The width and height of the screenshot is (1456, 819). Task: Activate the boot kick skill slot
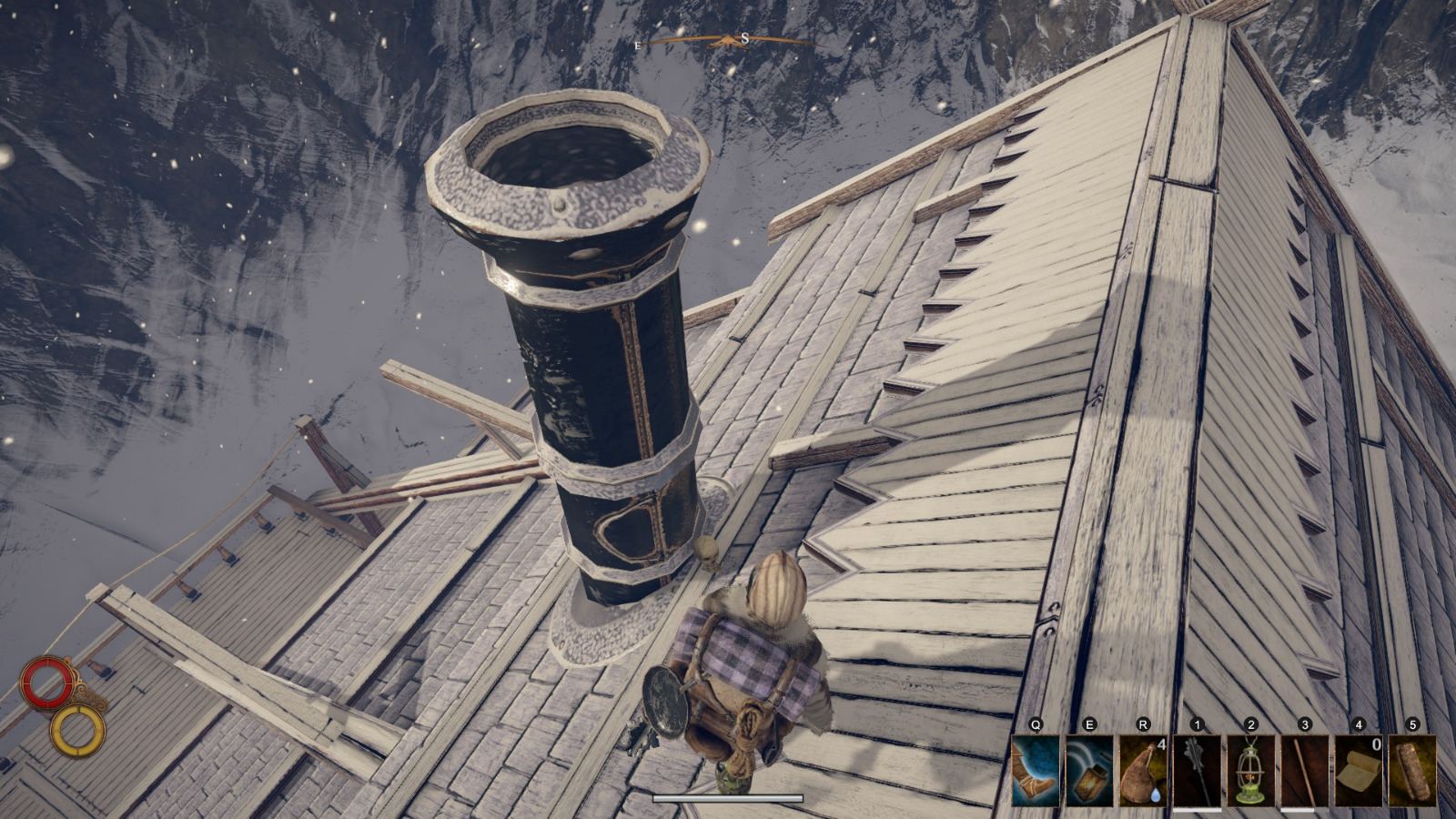click(x=1036, y=770)
